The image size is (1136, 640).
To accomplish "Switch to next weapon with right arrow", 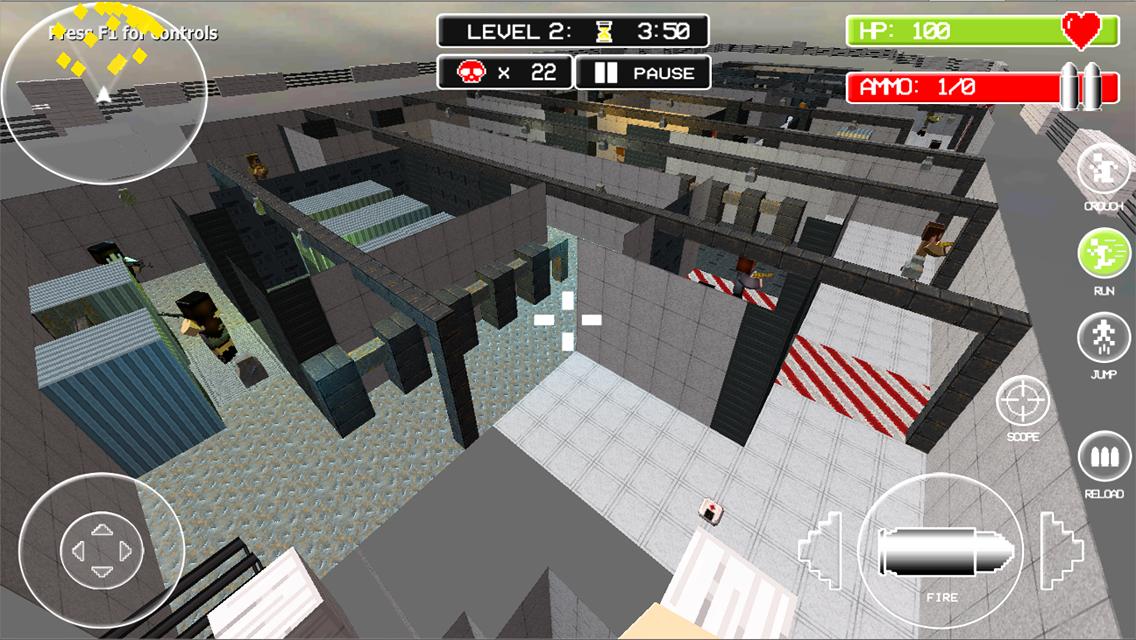I will click(x=1060, y=550).
